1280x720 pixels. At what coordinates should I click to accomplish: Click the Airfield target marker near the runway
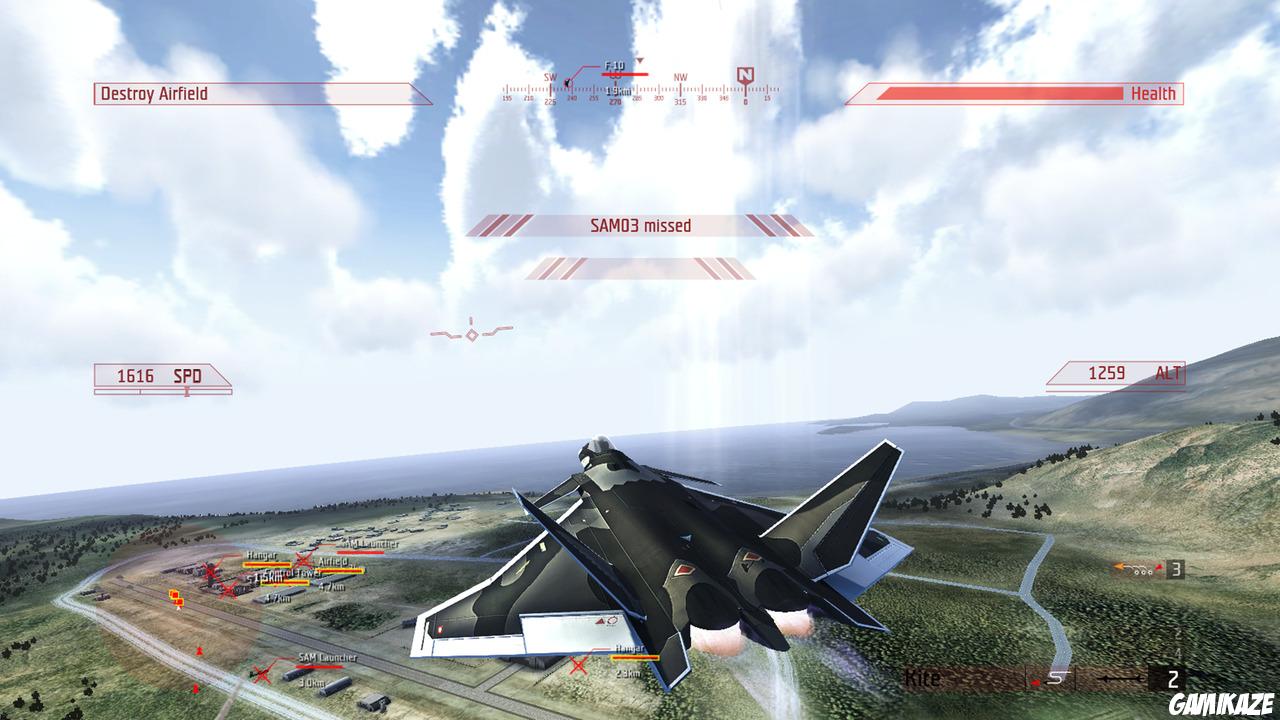click(332, 564)
